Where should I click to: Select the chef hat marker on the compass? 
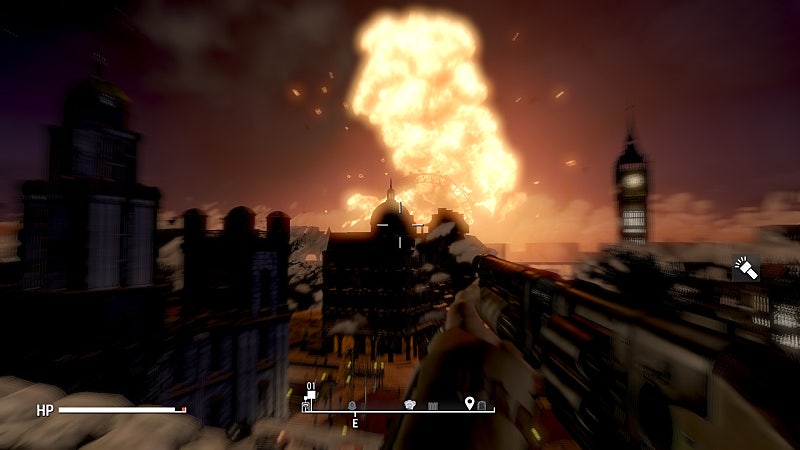coord(409,404)
